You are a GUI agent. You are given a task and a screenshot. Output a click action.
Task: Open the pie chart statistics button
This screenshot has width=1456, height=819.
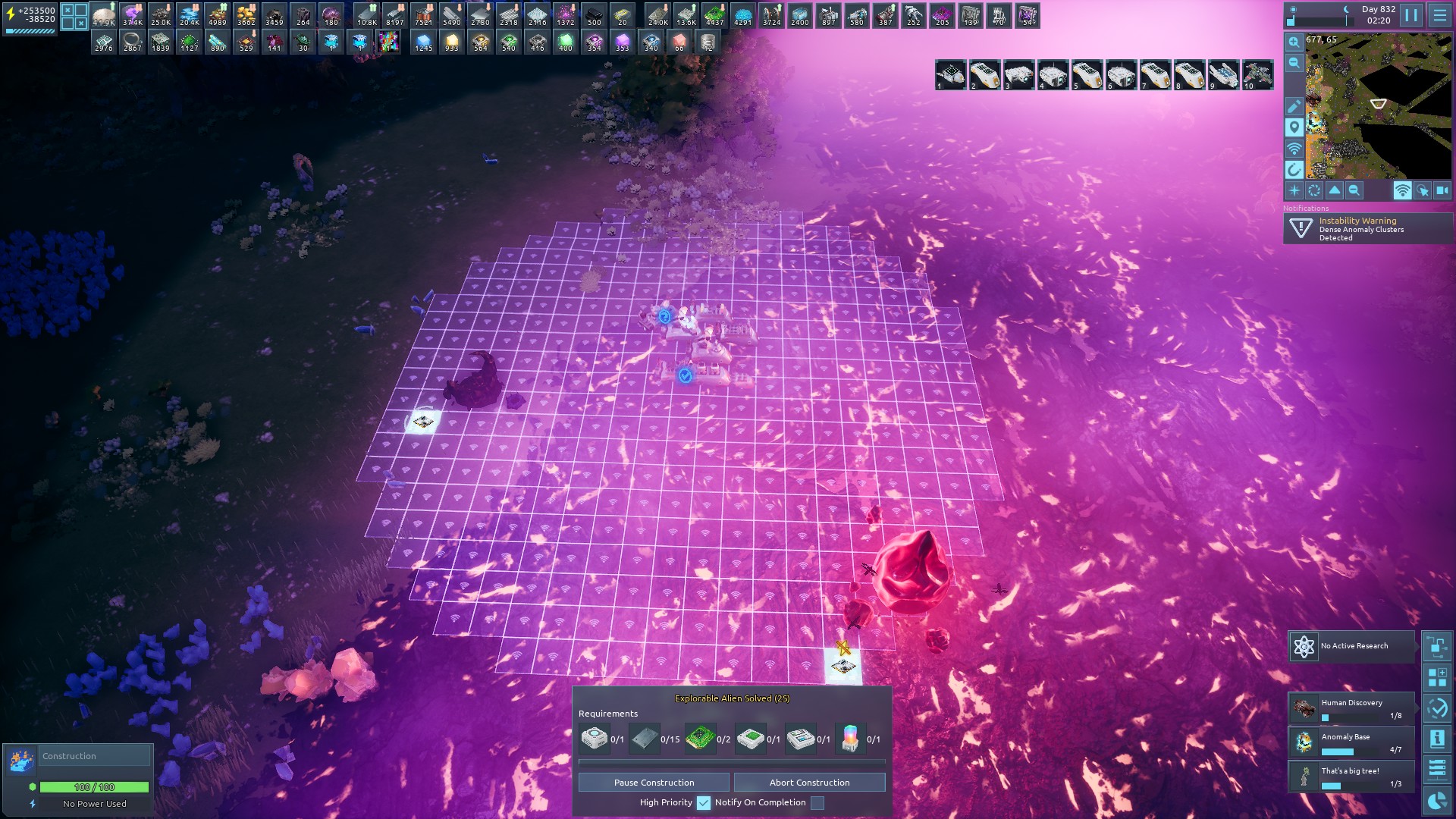[1436, 801]
